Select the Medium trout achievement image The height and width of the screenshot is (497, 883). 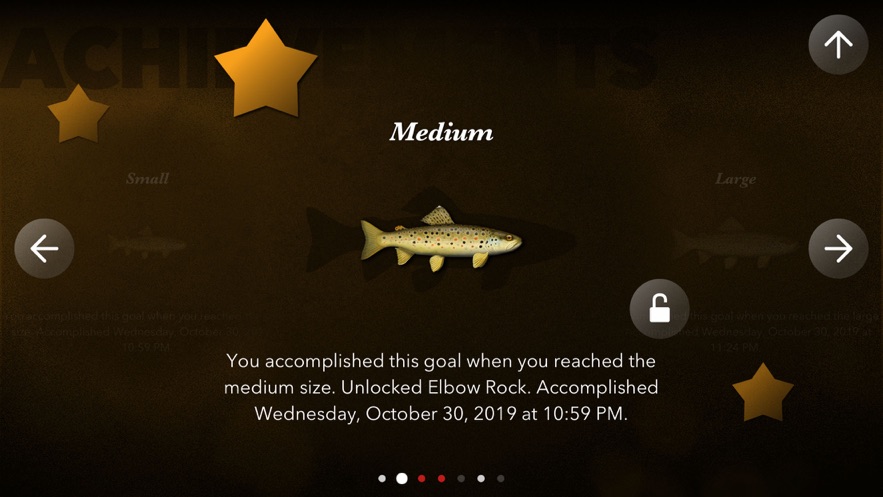(441, 240)
